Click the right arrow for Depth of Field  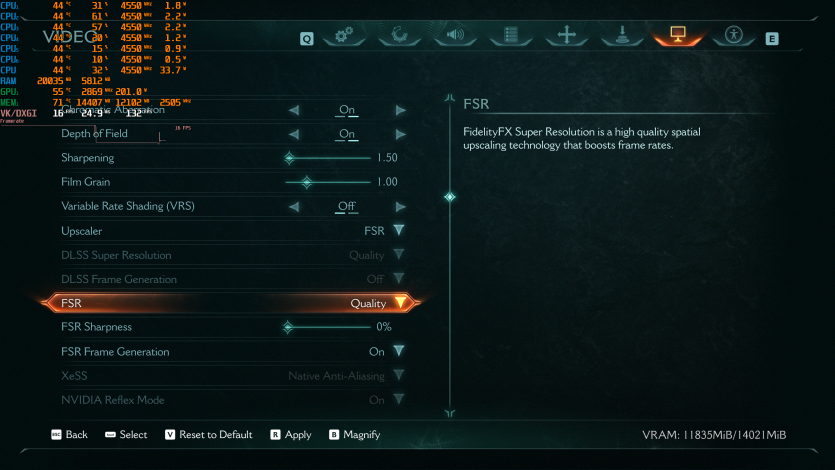point(400,134)
